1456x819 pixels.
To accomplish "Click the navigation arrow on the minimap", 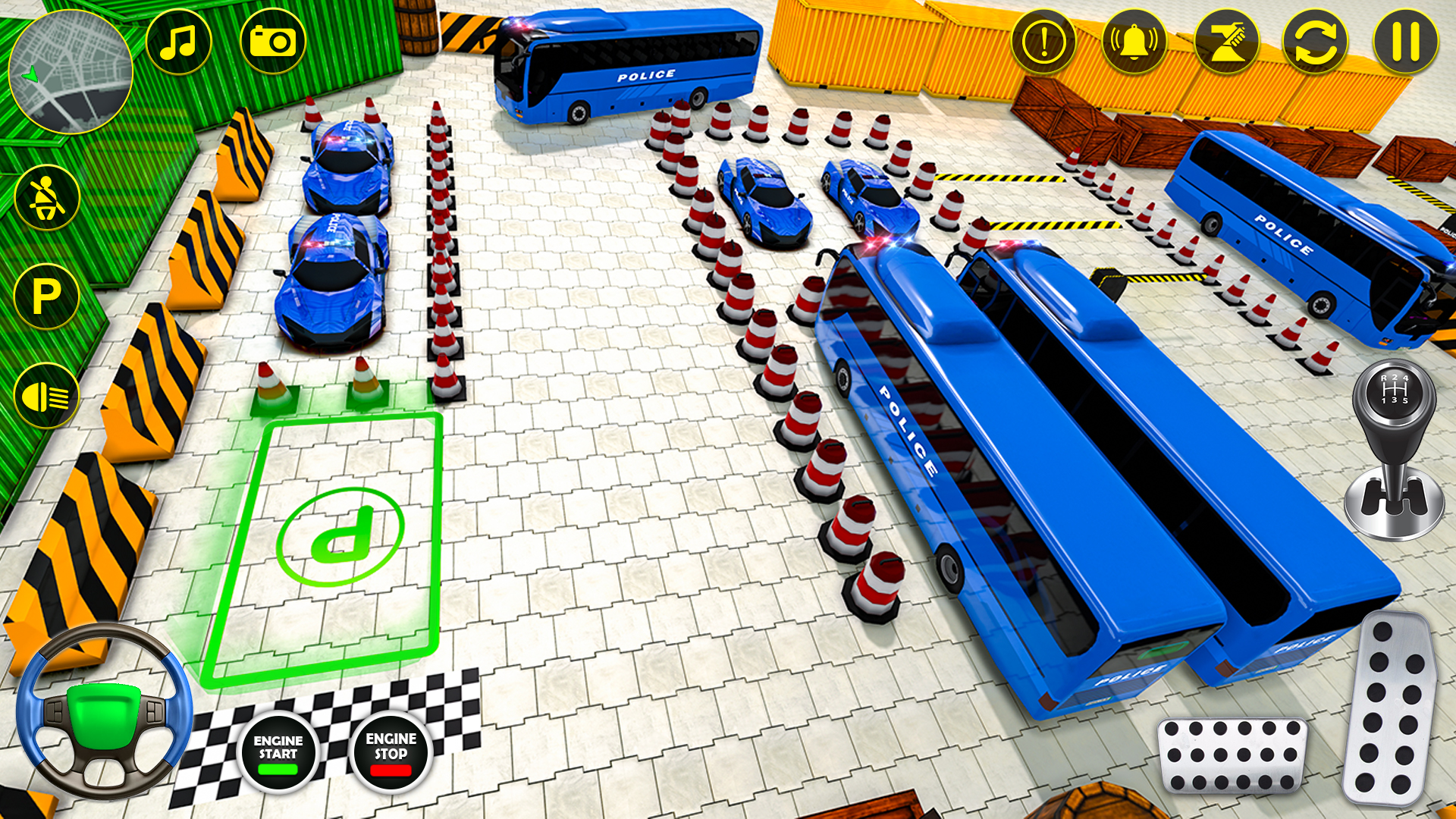I will click(30, 76).
